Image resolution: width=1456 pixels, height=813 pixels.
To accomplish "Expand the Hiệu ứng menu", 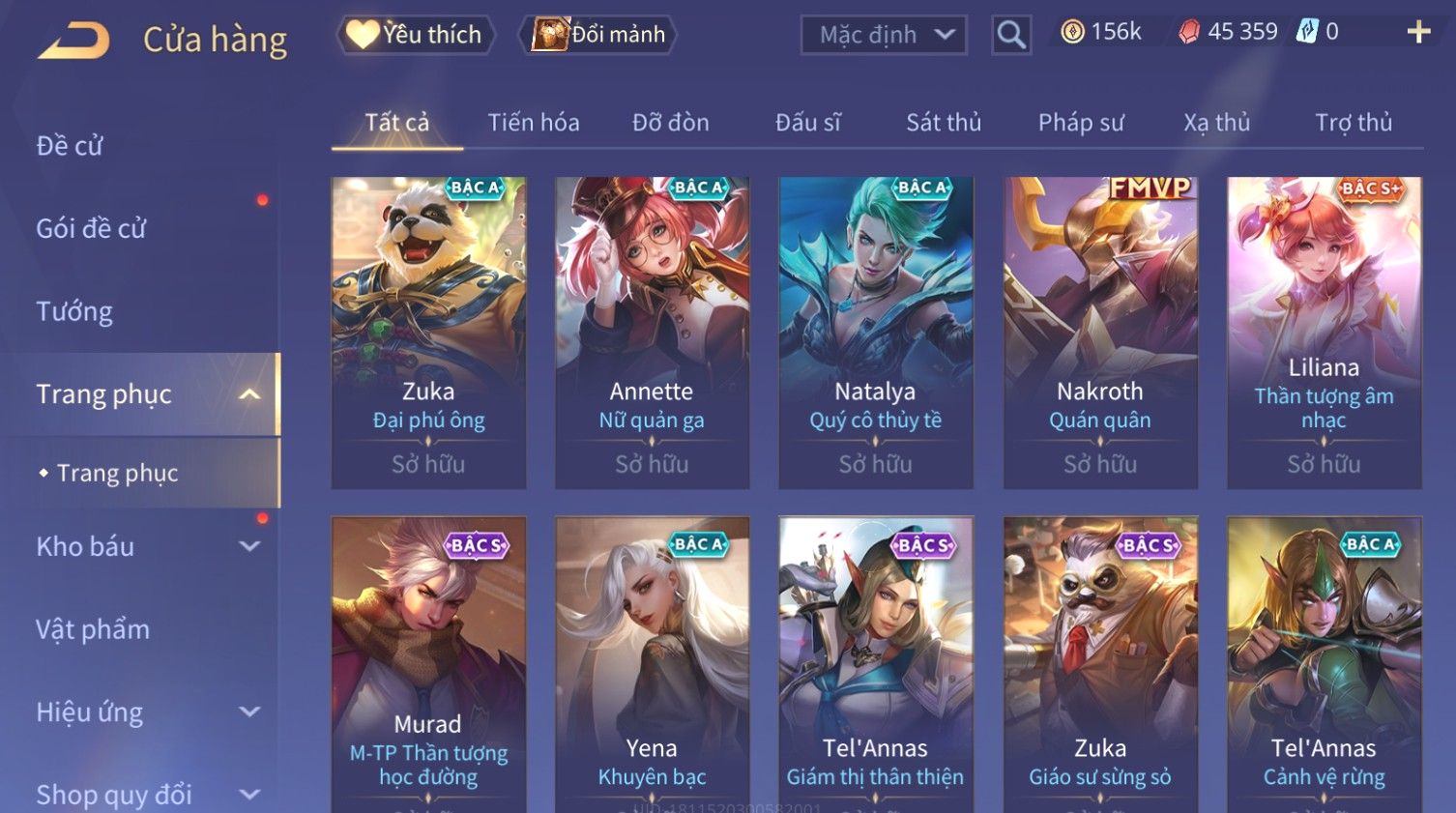I will 145,712.
